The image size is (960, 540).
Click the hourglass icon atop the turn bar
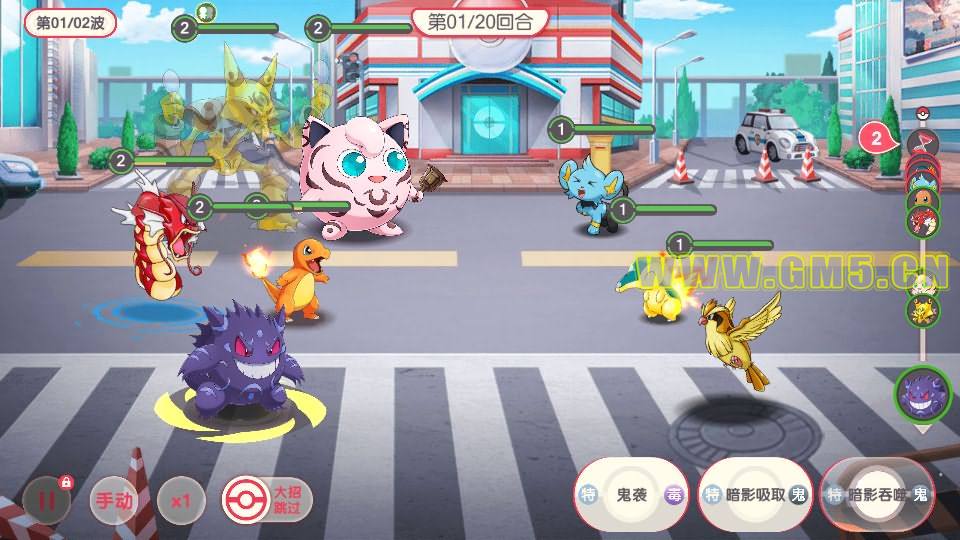919,144
